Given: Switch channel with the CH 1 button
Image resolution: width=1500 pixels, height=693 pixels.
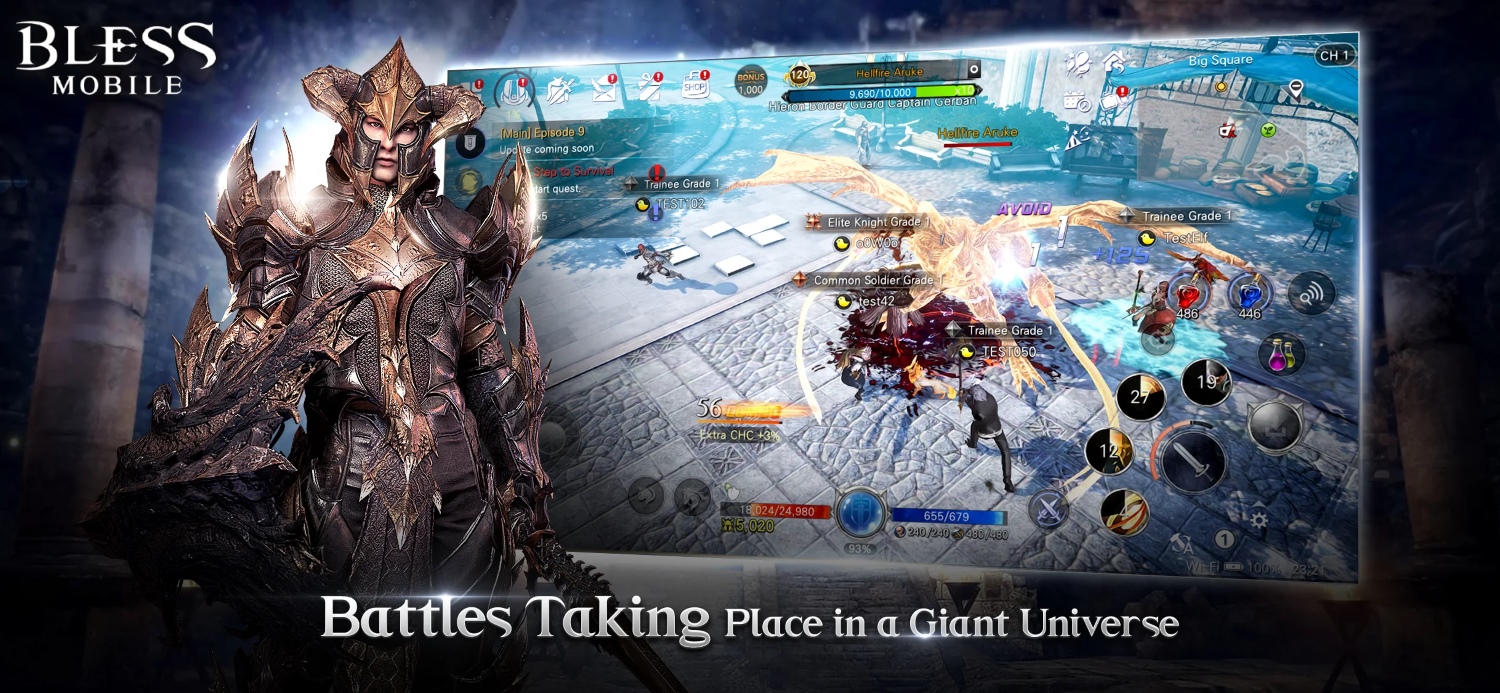Looking at the screenshot, I should click(x=1335, y=56).
